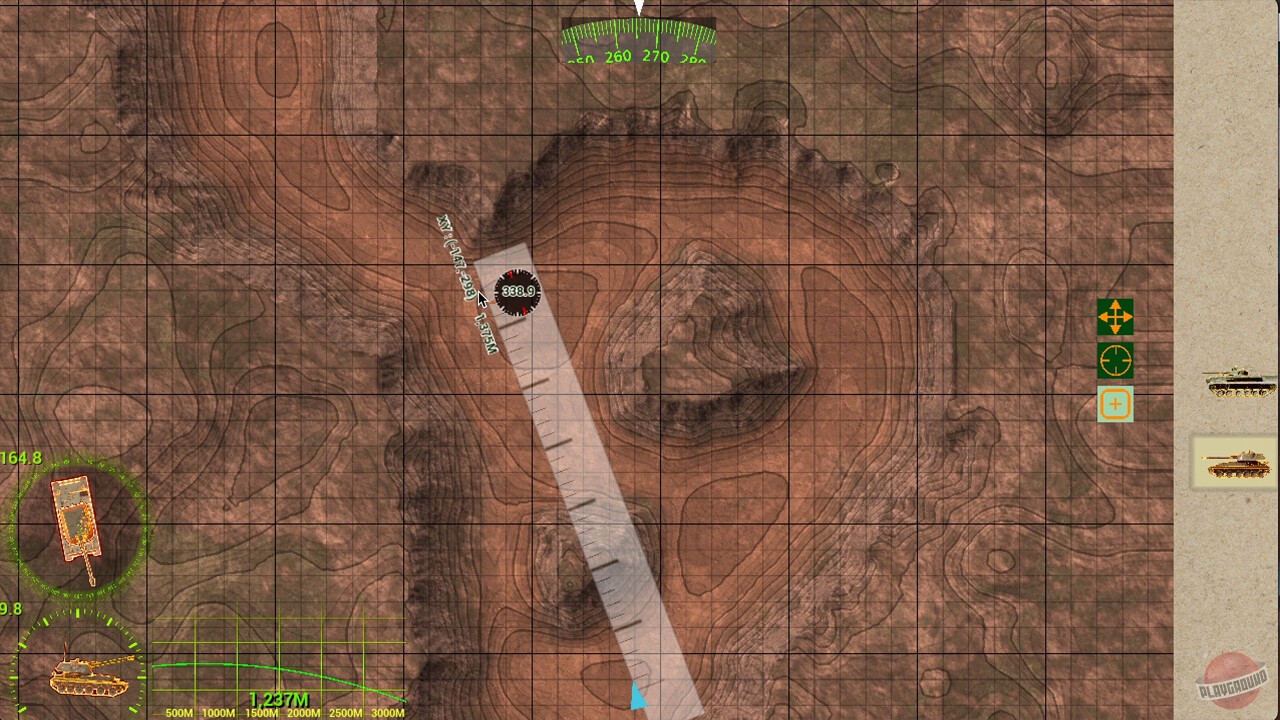Select the map pan arrows tool
Screen dimensions: 1280x720
tap(1115, 317)
